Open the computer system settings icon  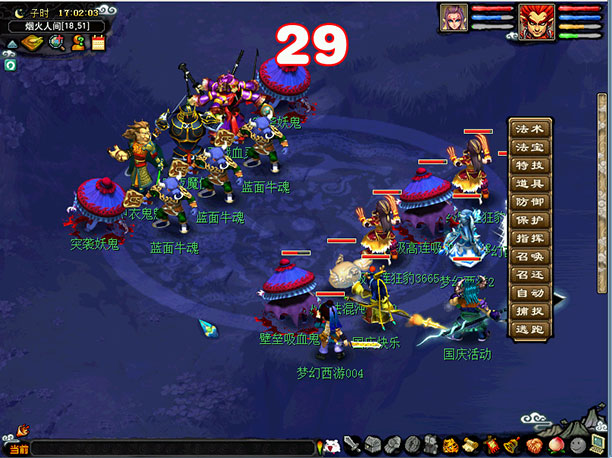coord(599,444)
